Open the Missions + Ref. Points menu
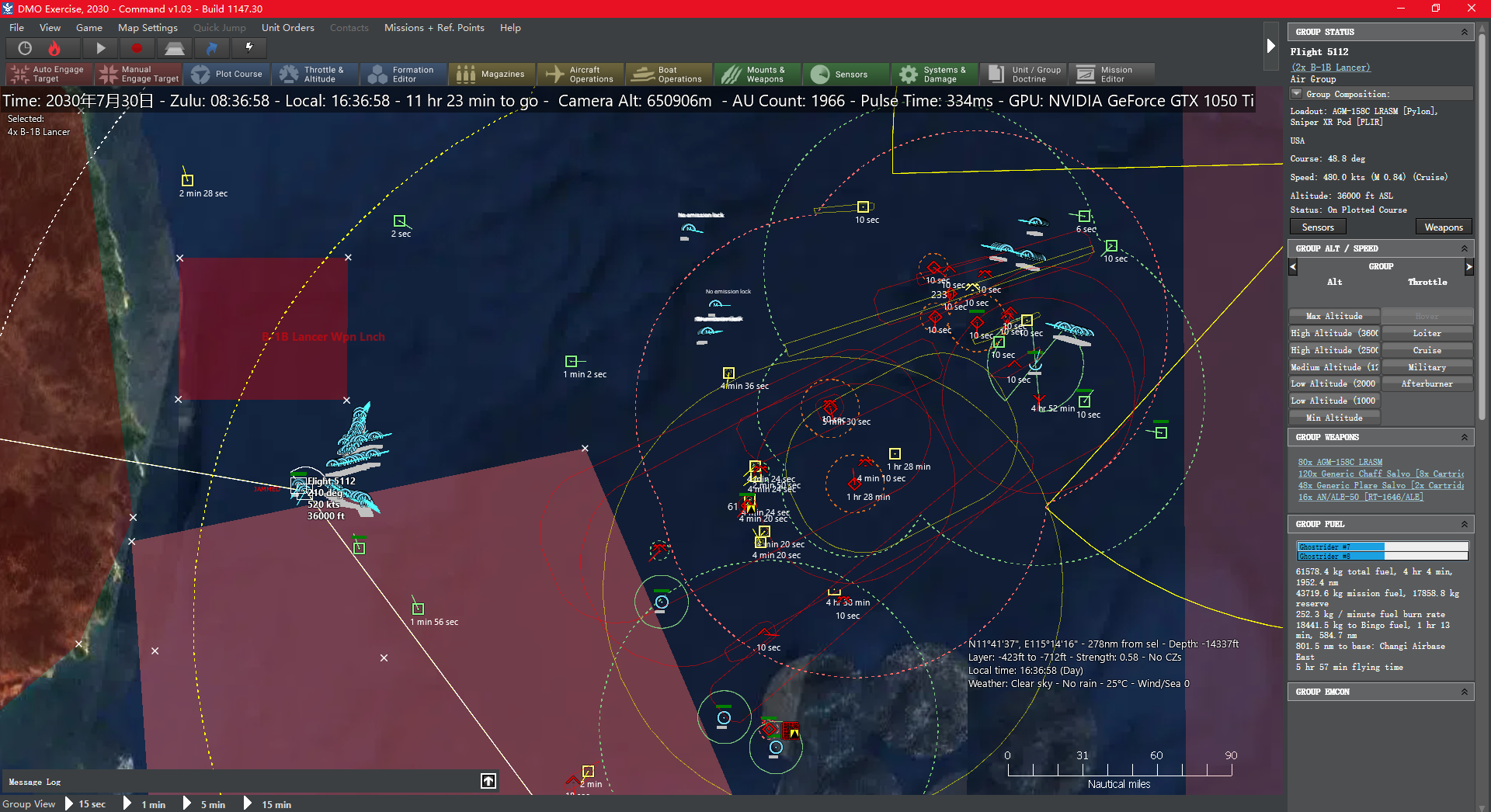The image size is (1491, 812). (x=434, y=27)
